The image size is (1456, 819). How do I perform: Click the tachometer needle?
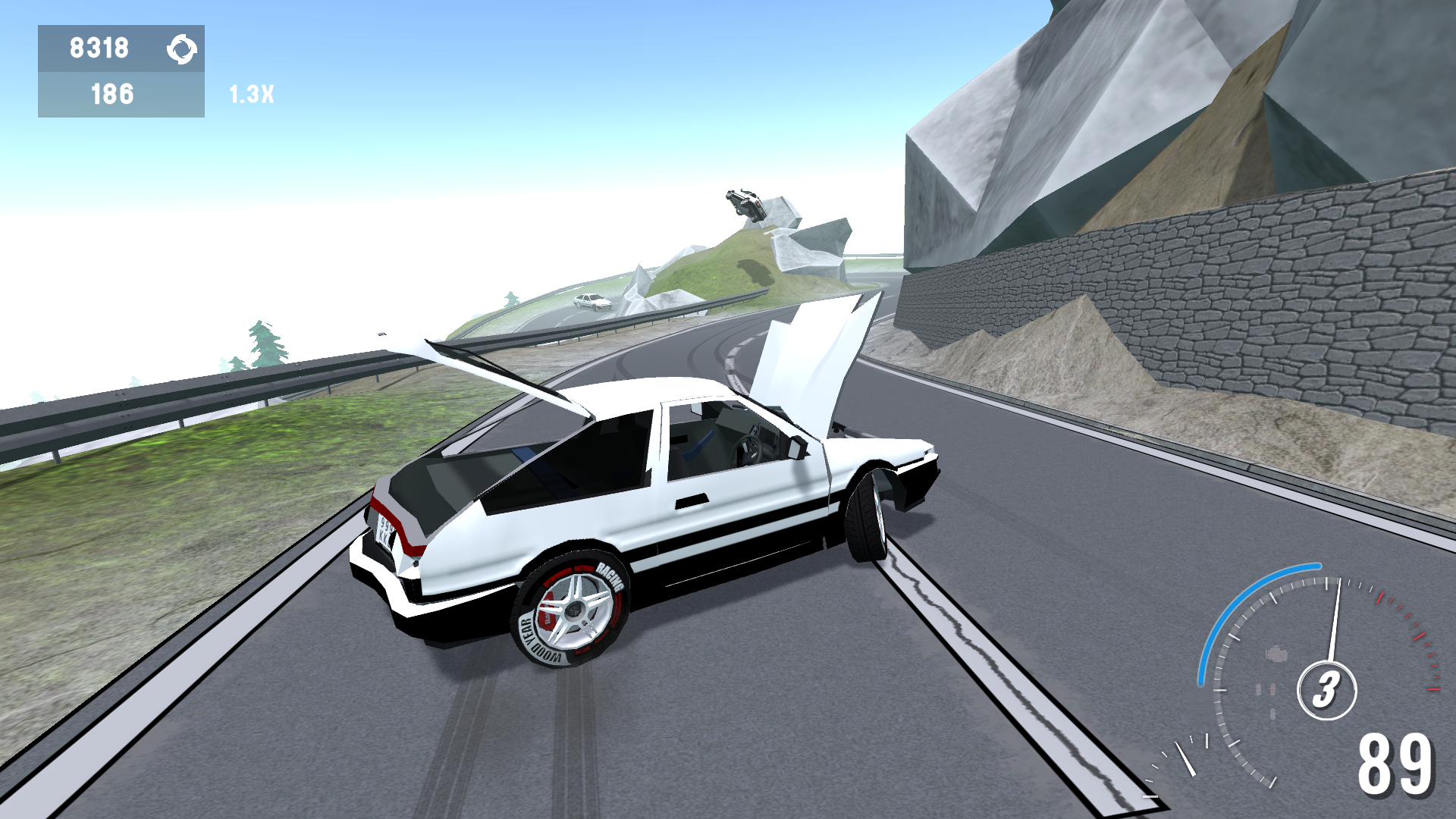click(x=1335, y=622)
